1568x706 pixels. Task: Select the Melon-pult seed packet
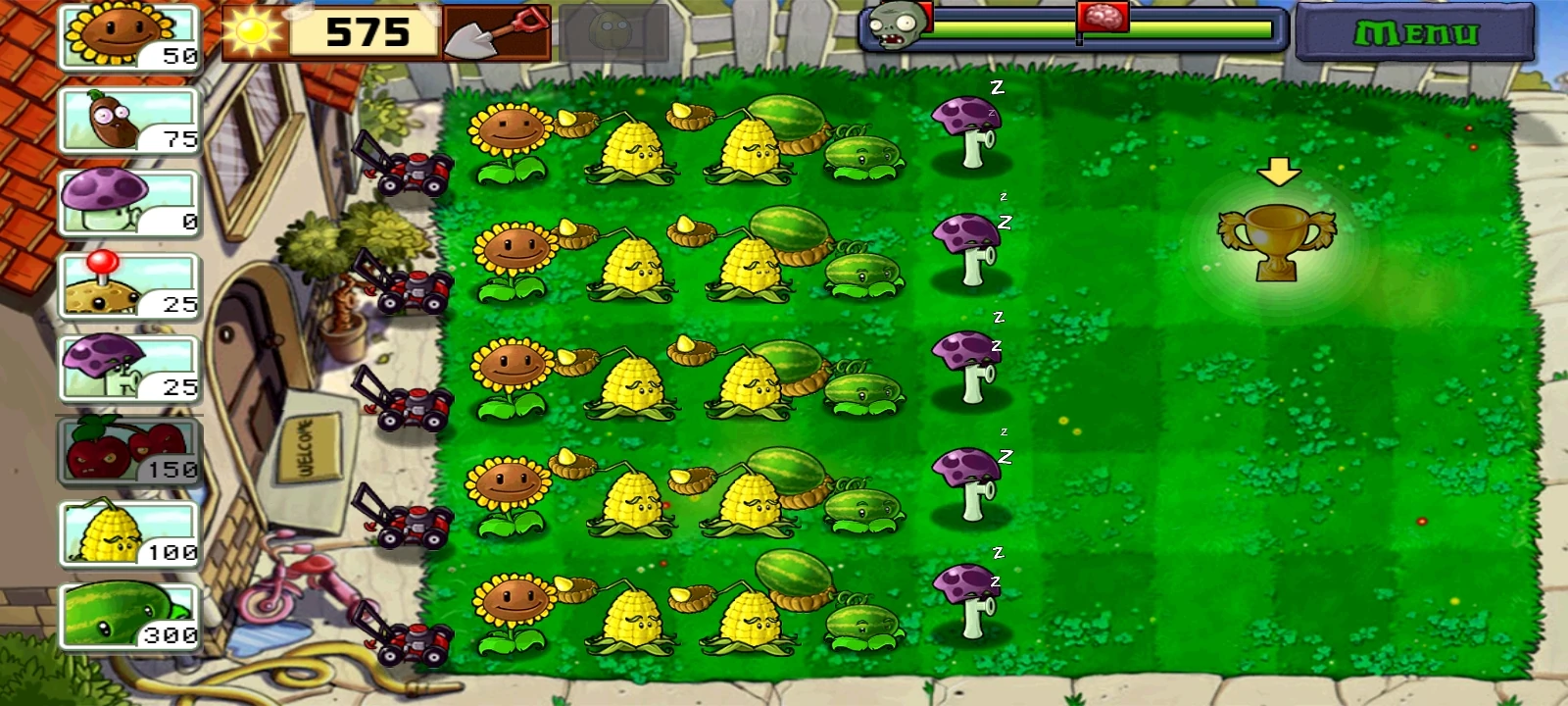click(x=125, y=614)
